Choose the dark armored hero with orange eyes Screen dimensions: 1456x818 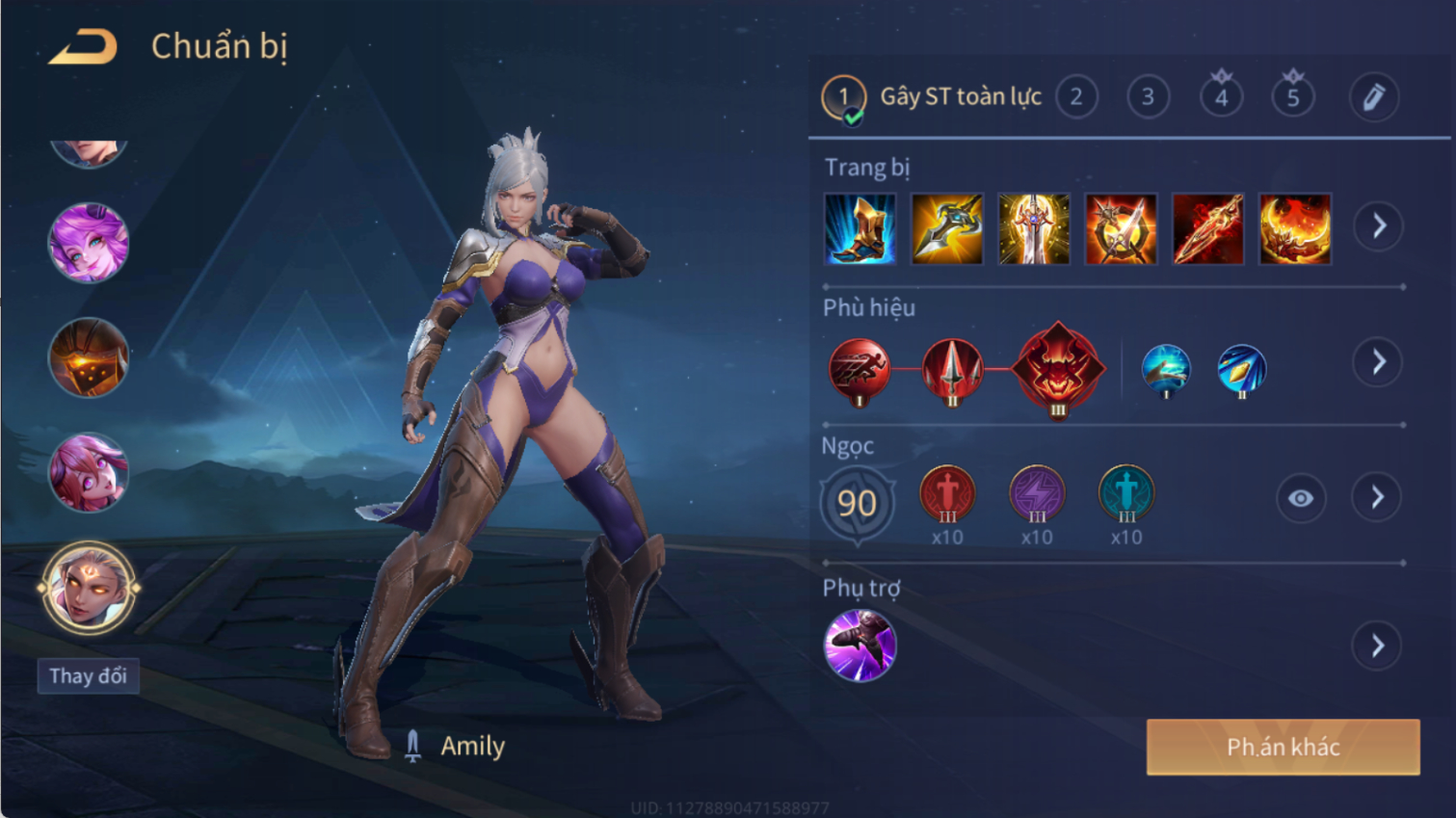coord(88,357)
